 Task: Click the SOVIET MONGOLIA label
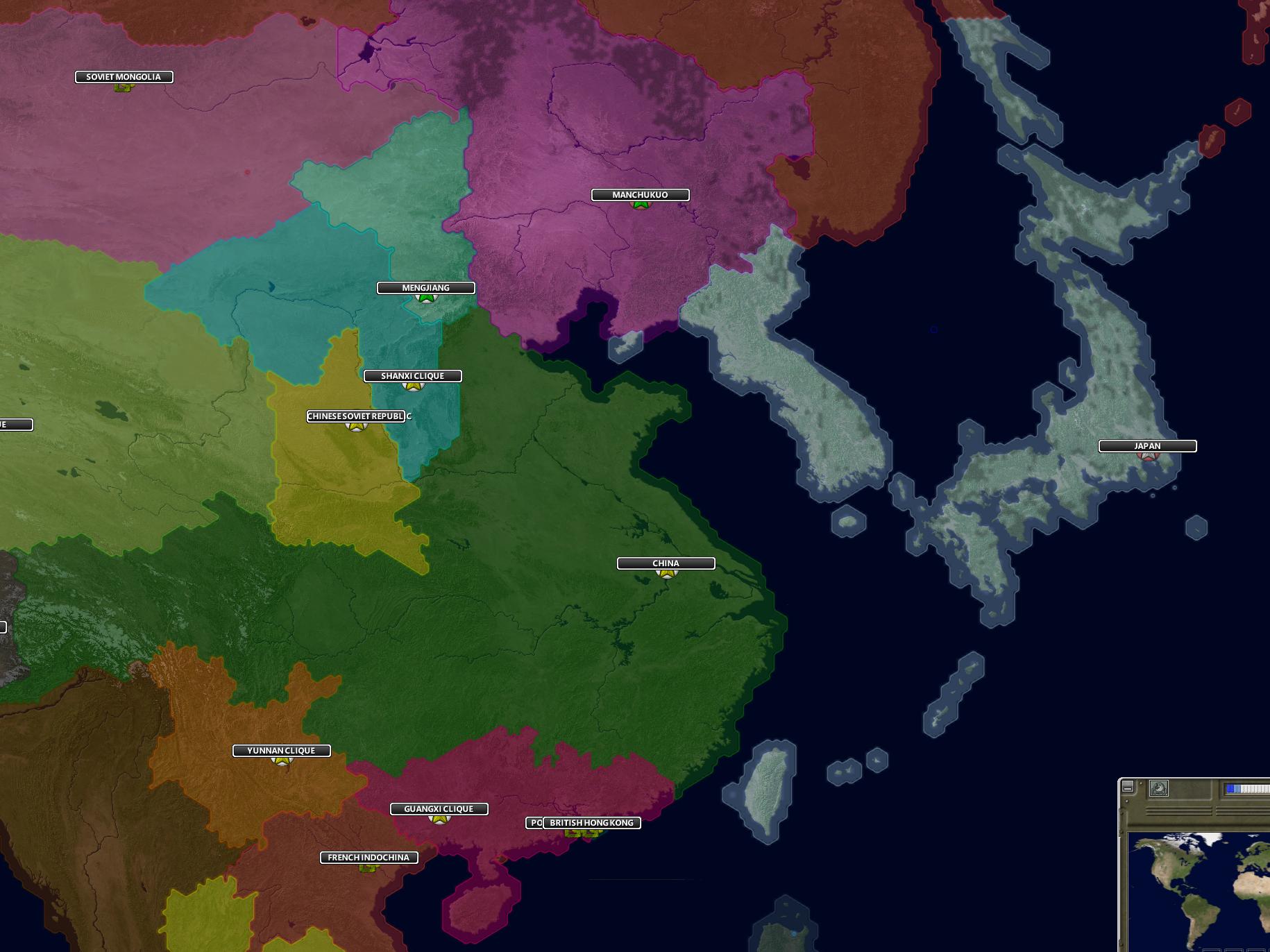point(123,77)
